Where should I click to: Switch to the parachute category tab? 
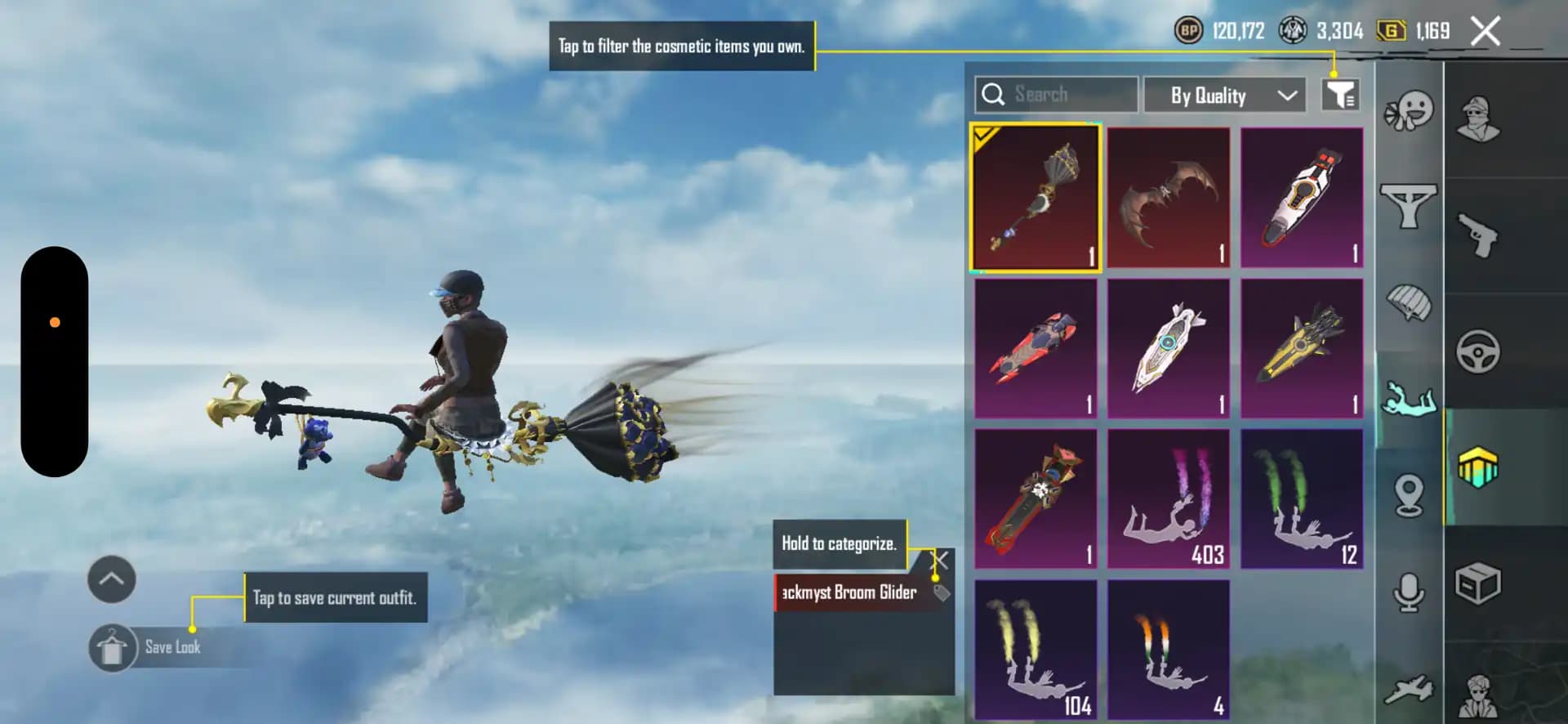pos(1409,303)
